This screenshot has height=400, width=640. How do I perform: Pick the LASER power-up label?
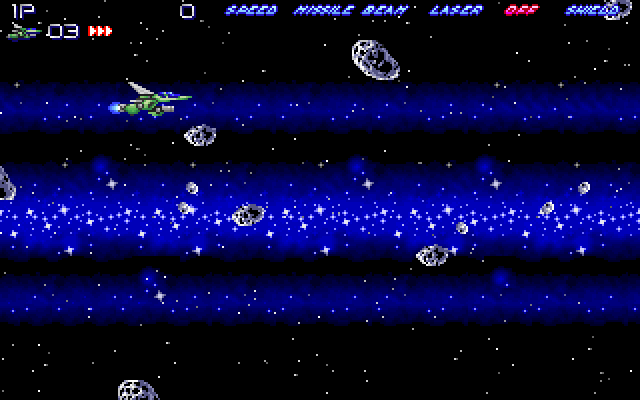pyautogui.click(x=455, y=11)
